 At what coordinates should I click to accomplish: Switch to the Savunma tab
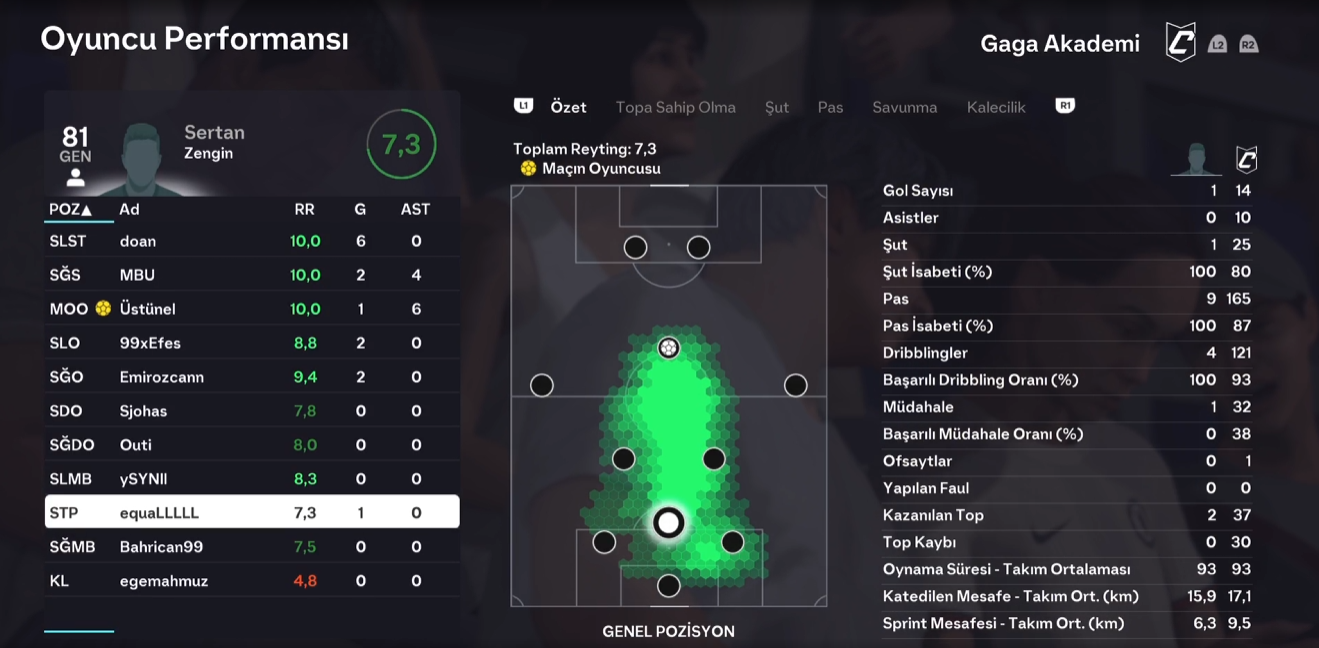click(x=904, y=107)
